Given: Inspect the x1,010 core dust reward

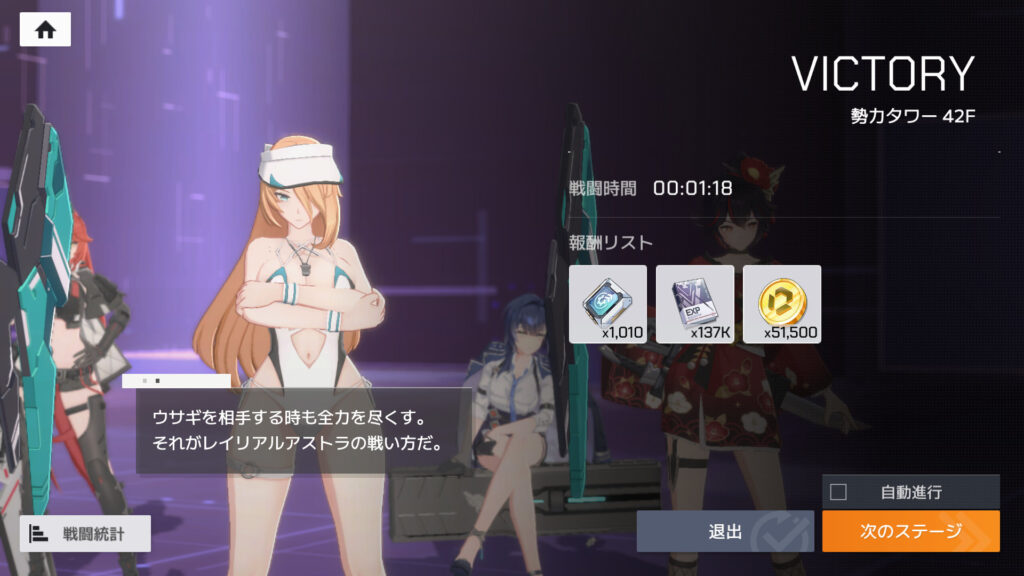Looking at the screenshot, I should pyautogui.click(x=608, y=304).
